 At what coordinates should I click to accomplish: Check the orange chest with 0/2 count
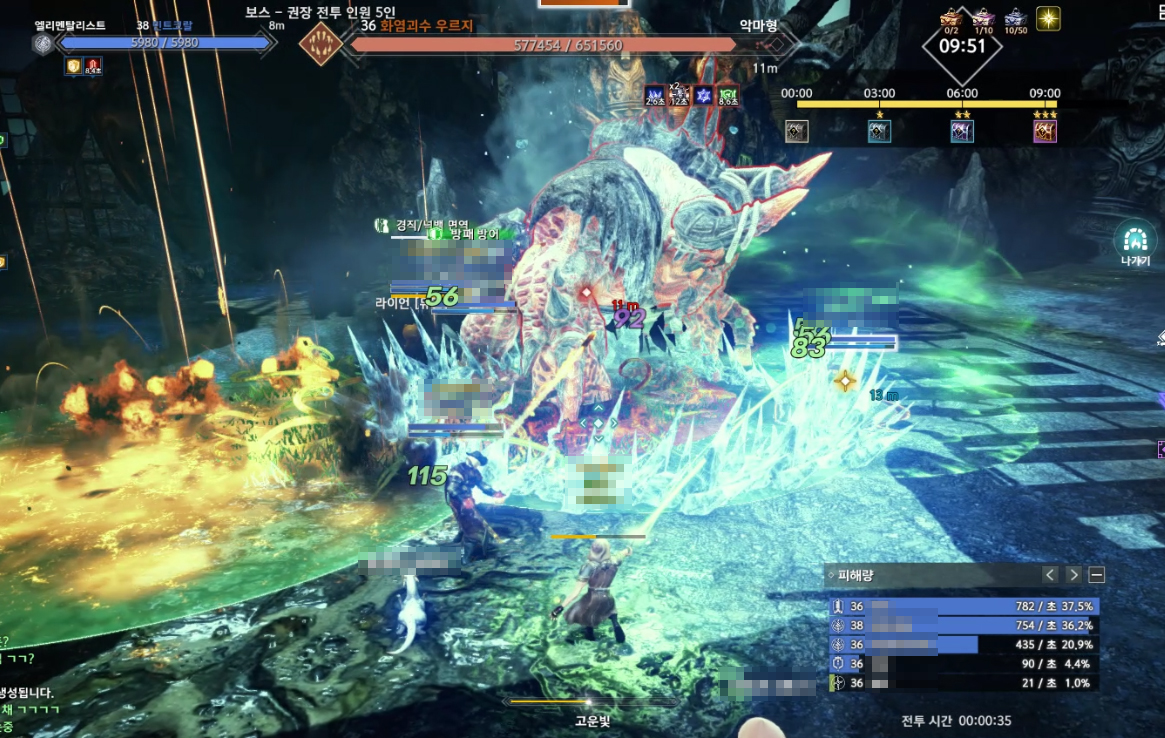coord(950,18)
